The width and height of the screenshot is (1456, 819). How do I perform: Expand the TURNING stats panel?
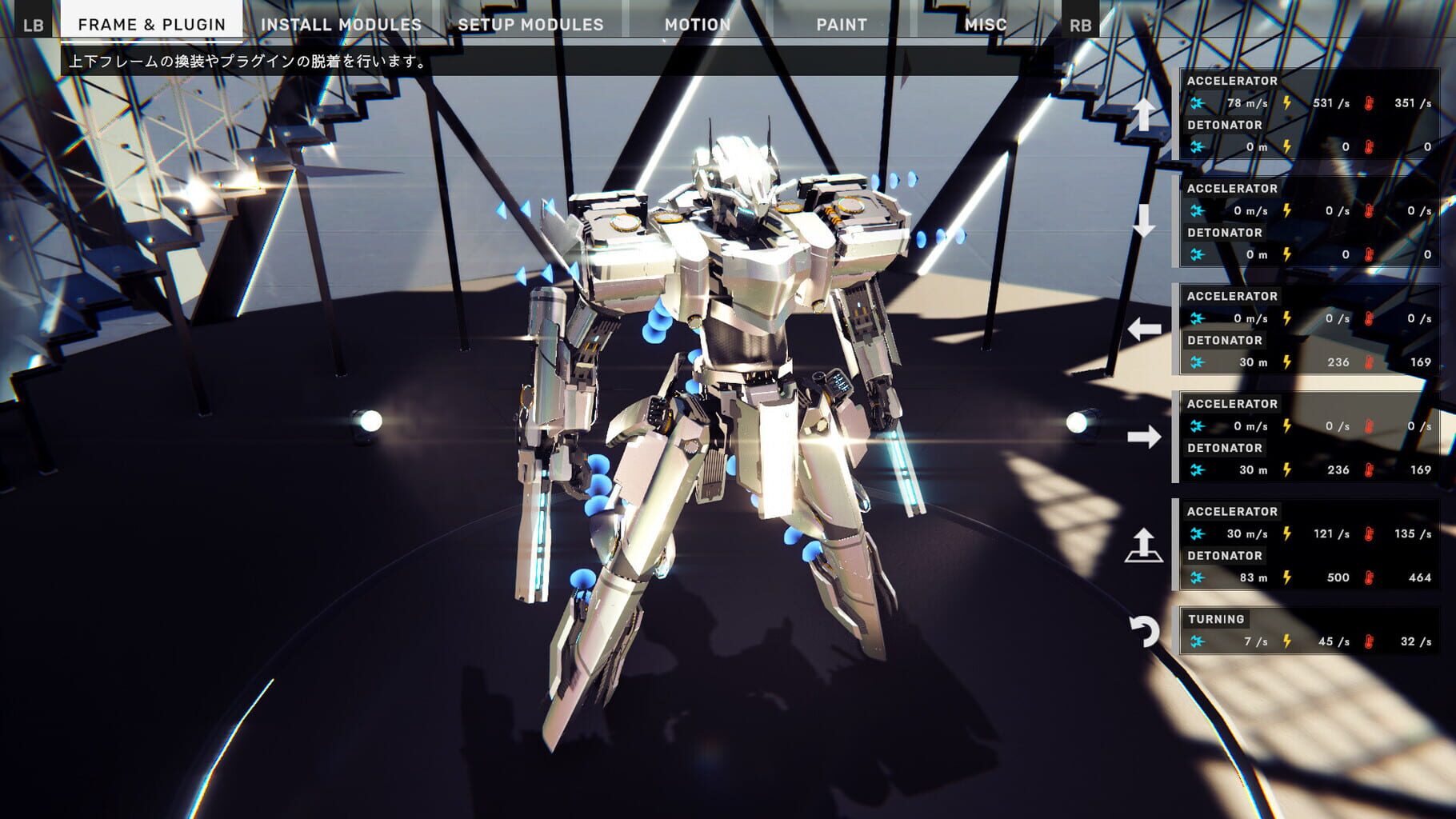tap(1312, 628)
